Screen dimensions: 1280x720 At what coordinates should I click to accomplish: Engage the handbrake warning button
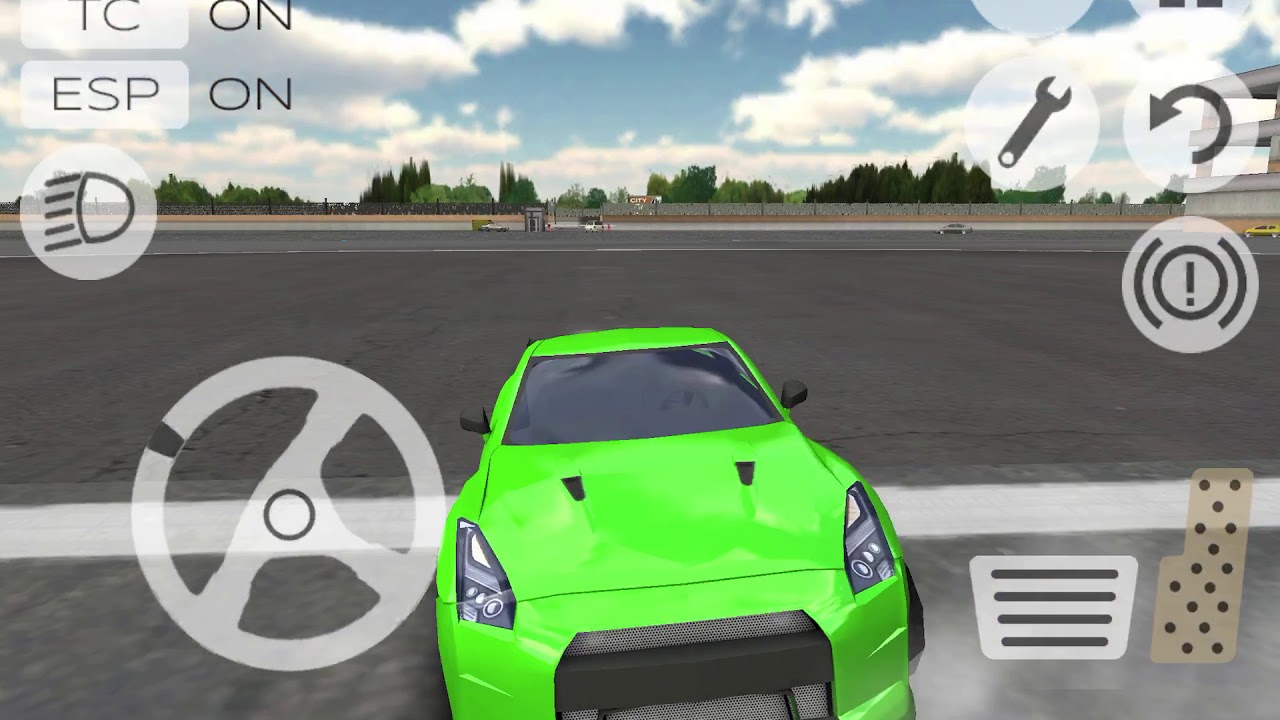(1189, 283)
